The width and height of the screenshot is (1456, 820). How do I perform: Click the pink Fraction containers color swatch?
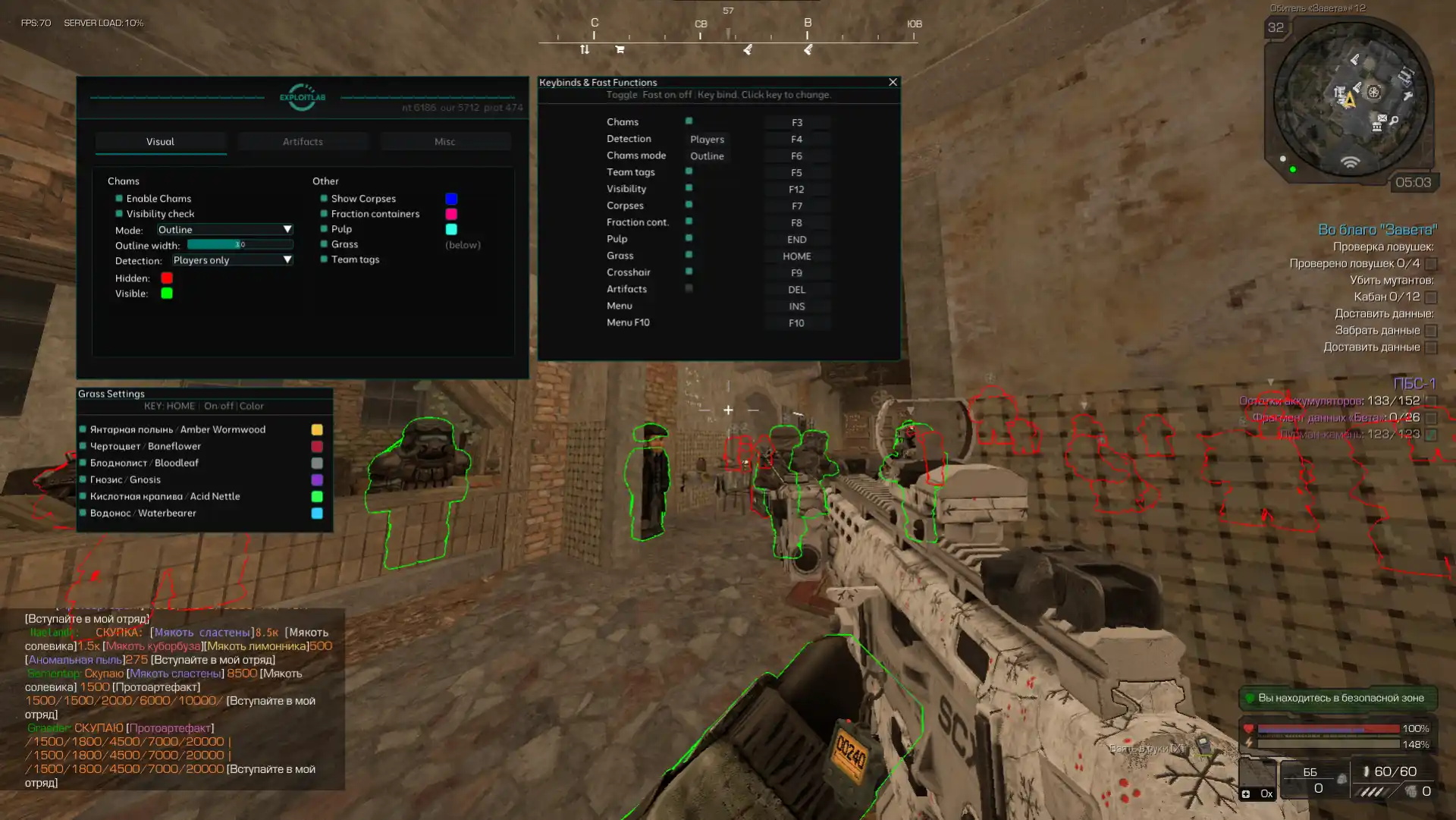pyautogui.click(x=451, y=214)
